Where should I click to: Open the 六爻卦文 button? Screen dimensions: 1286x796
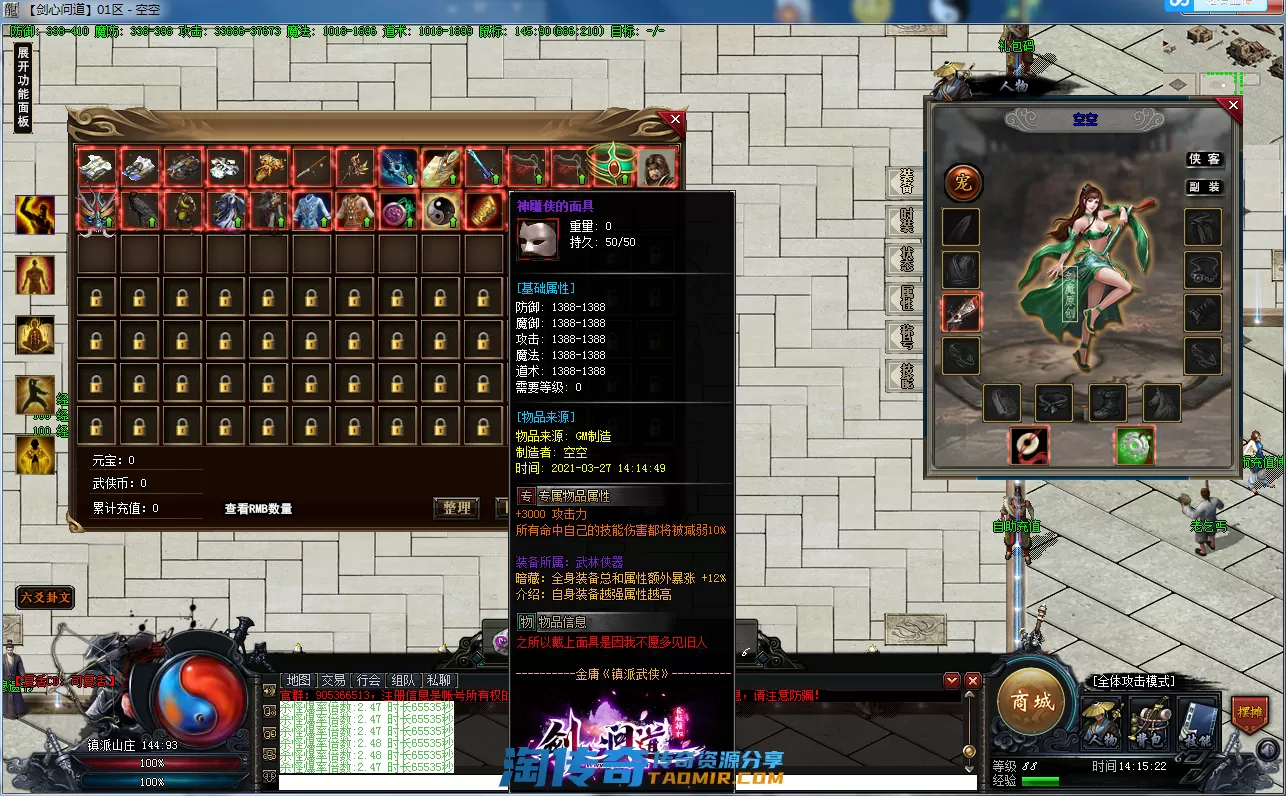tap(45, 598)
